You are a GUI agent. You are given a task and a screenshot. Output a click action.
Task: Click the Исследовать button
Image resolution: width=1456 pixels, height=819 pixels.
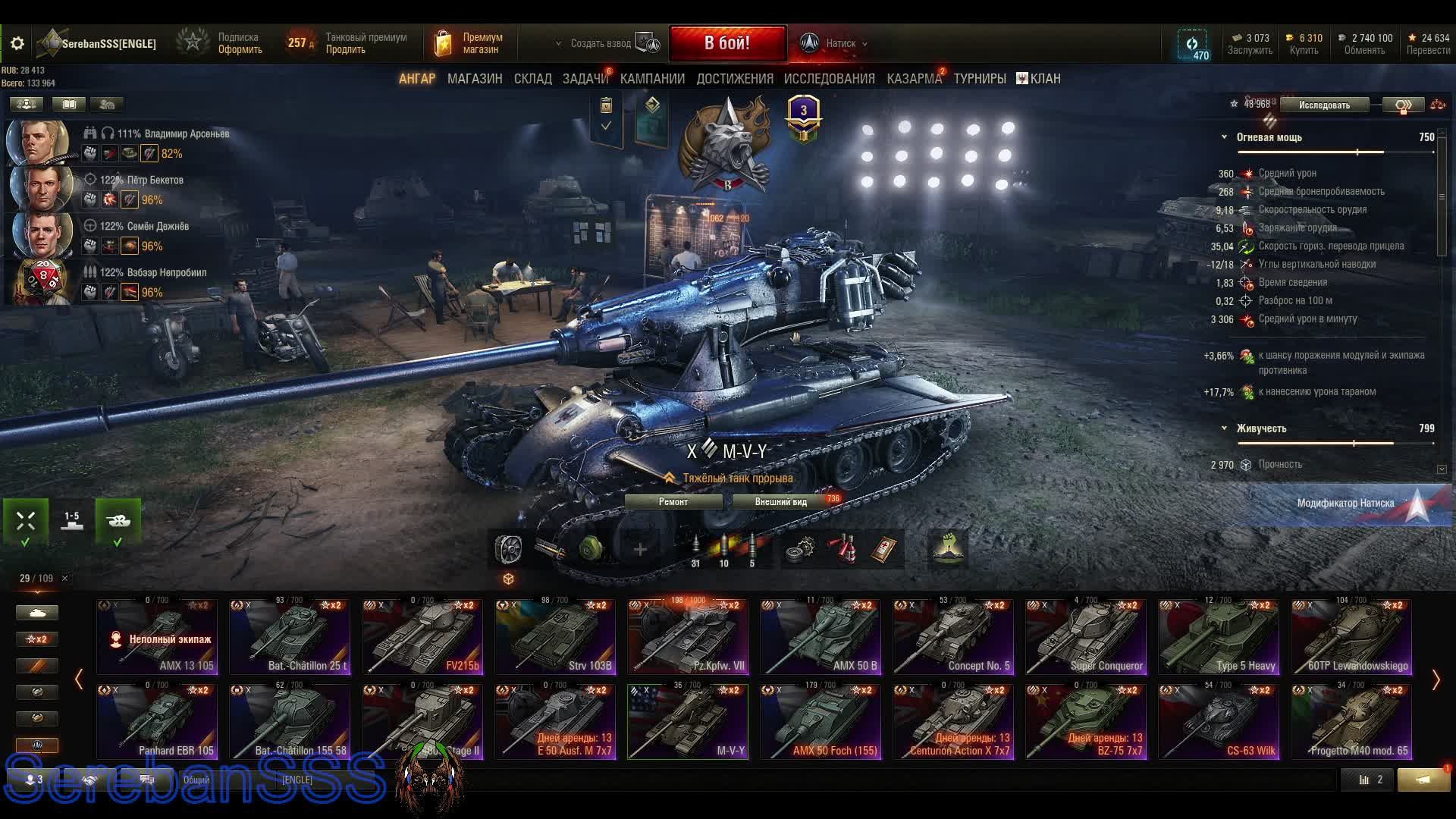point(1323,105)
